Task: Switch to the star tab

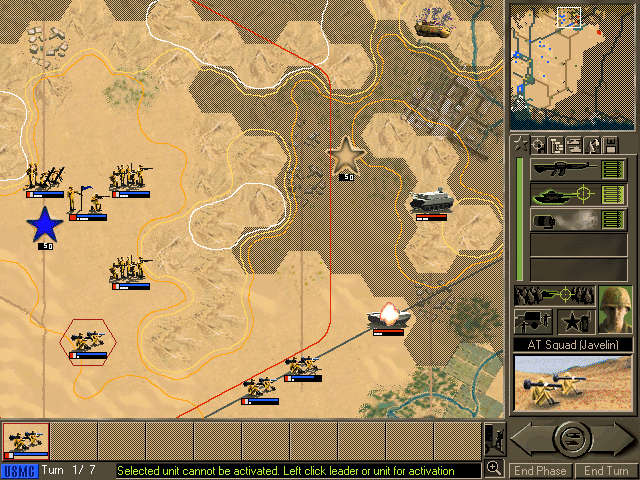Action: 518,145
